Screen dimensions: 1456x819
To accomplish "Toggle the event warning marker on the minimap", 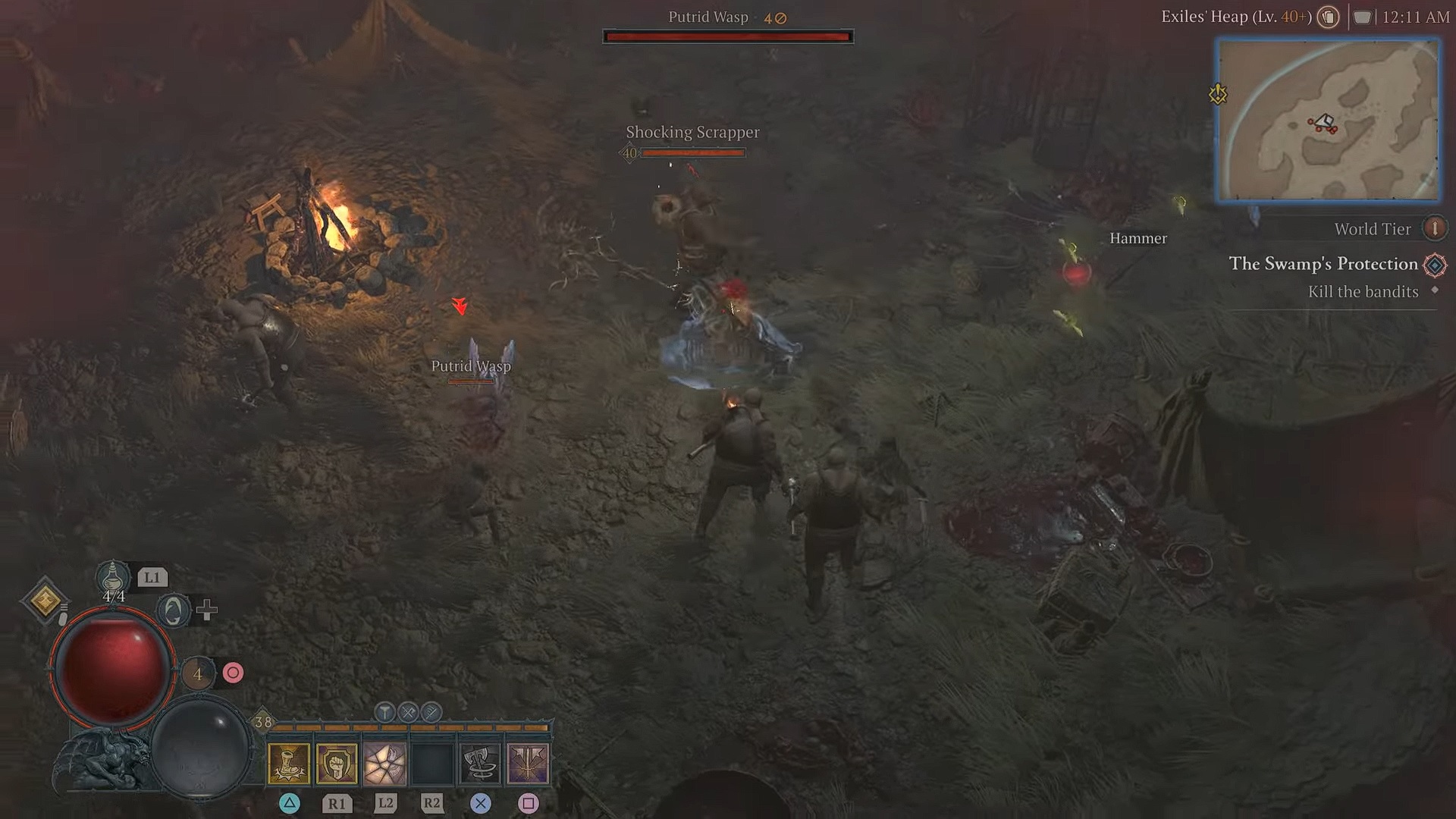I will pyautogui.click(x=1219, y=93).
